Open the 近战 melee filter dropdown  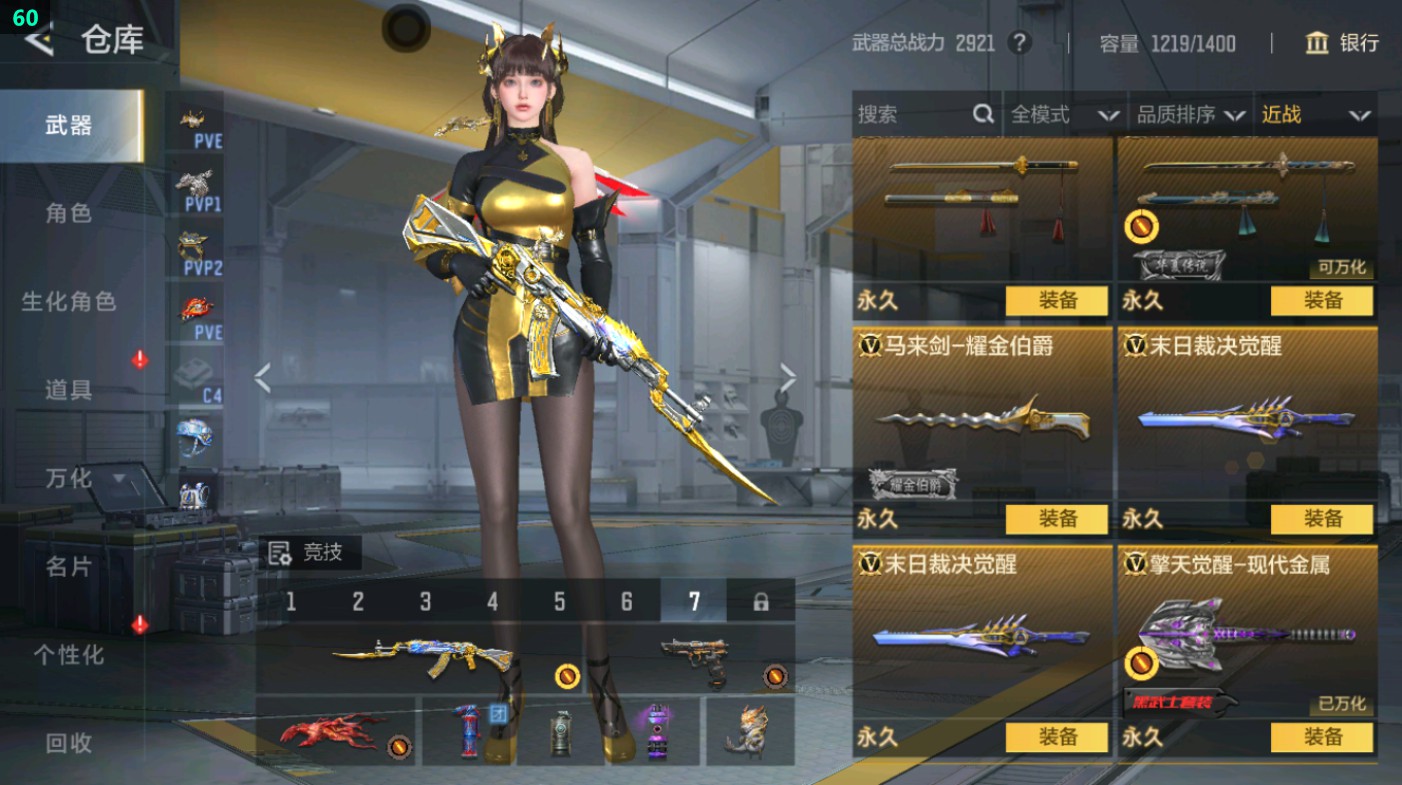[1318, 115]
